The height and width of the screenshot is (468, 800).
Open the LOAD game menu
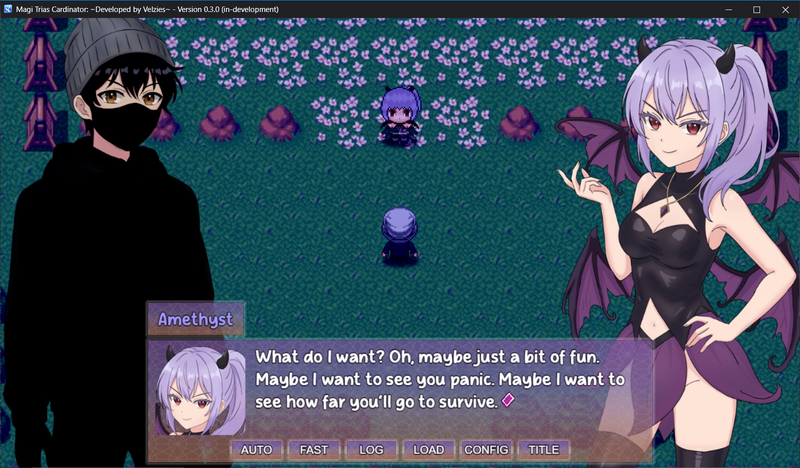point(429,450)
